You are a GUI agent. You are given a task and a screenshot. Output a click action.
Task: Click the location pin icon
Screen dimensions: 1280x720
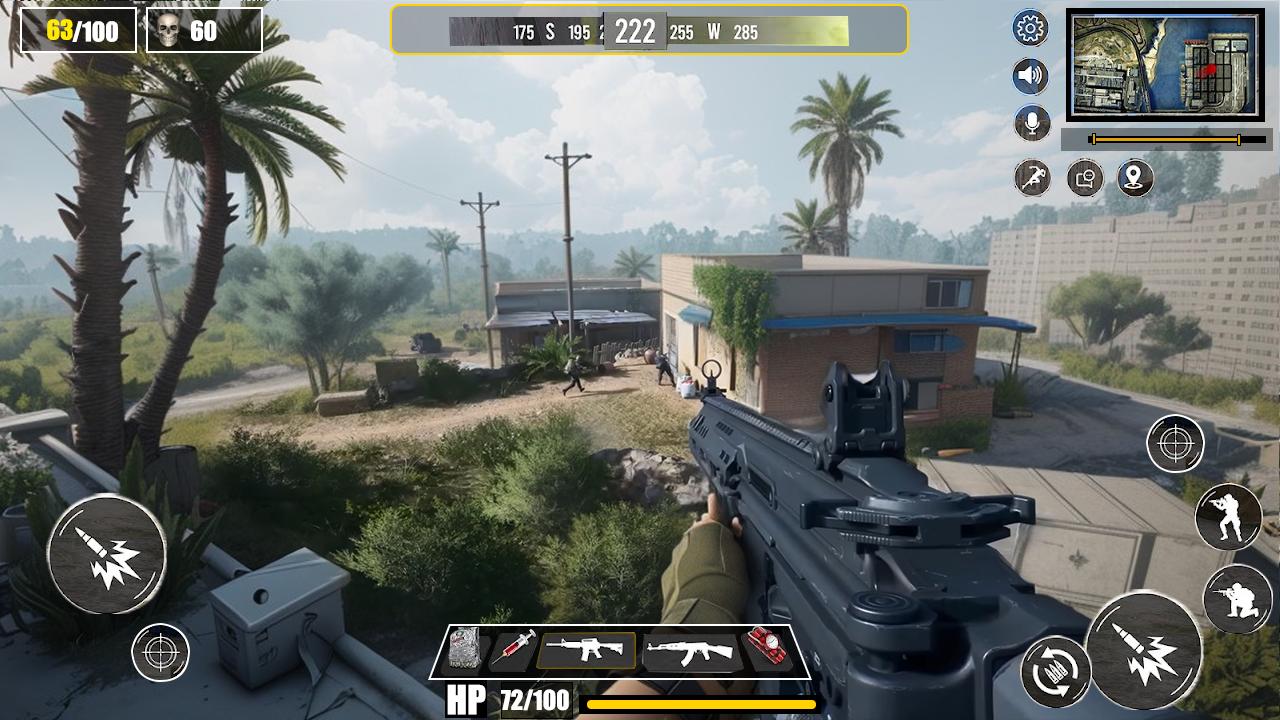tap(1133, 176)
